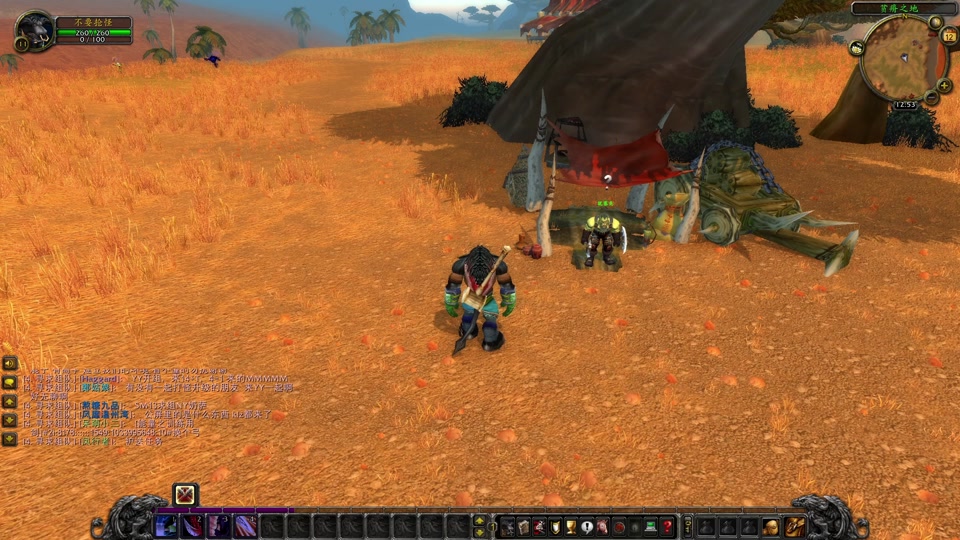Open the main backpack at the bar's end
960x540 pixels.
(795, 526)
